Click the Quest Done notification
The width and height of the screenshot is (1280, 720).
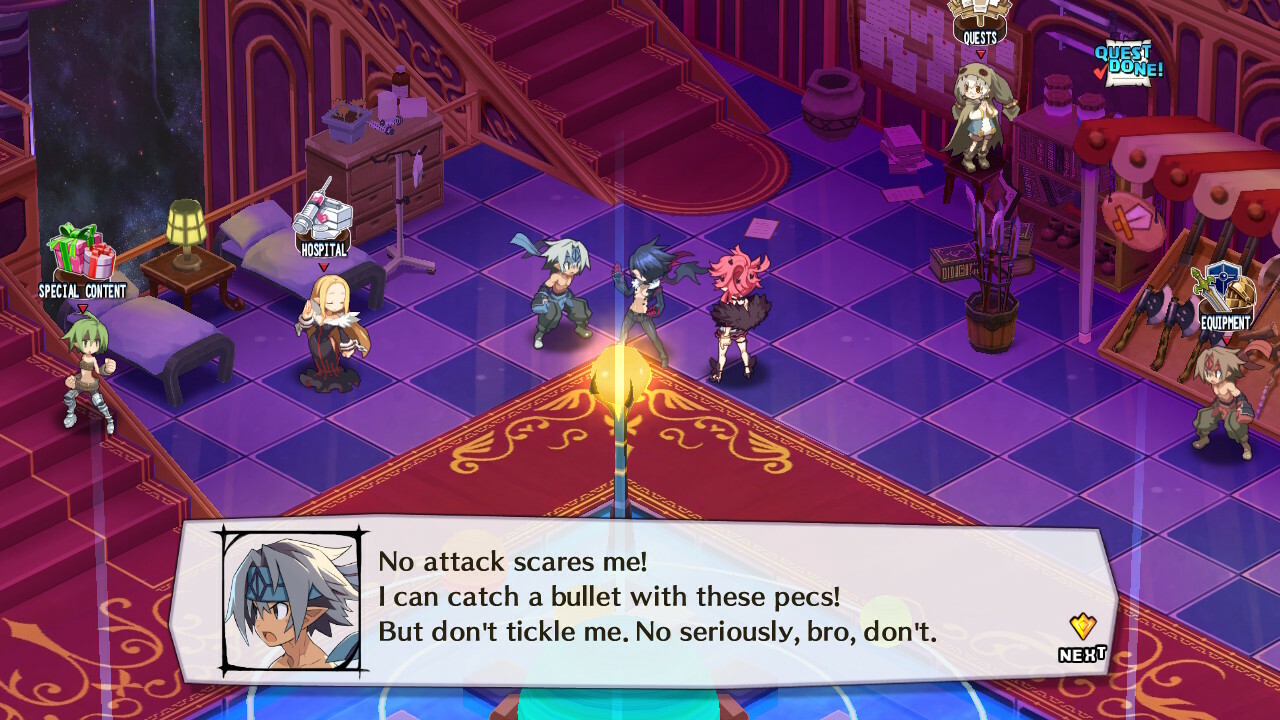(x=1129, y=63)
